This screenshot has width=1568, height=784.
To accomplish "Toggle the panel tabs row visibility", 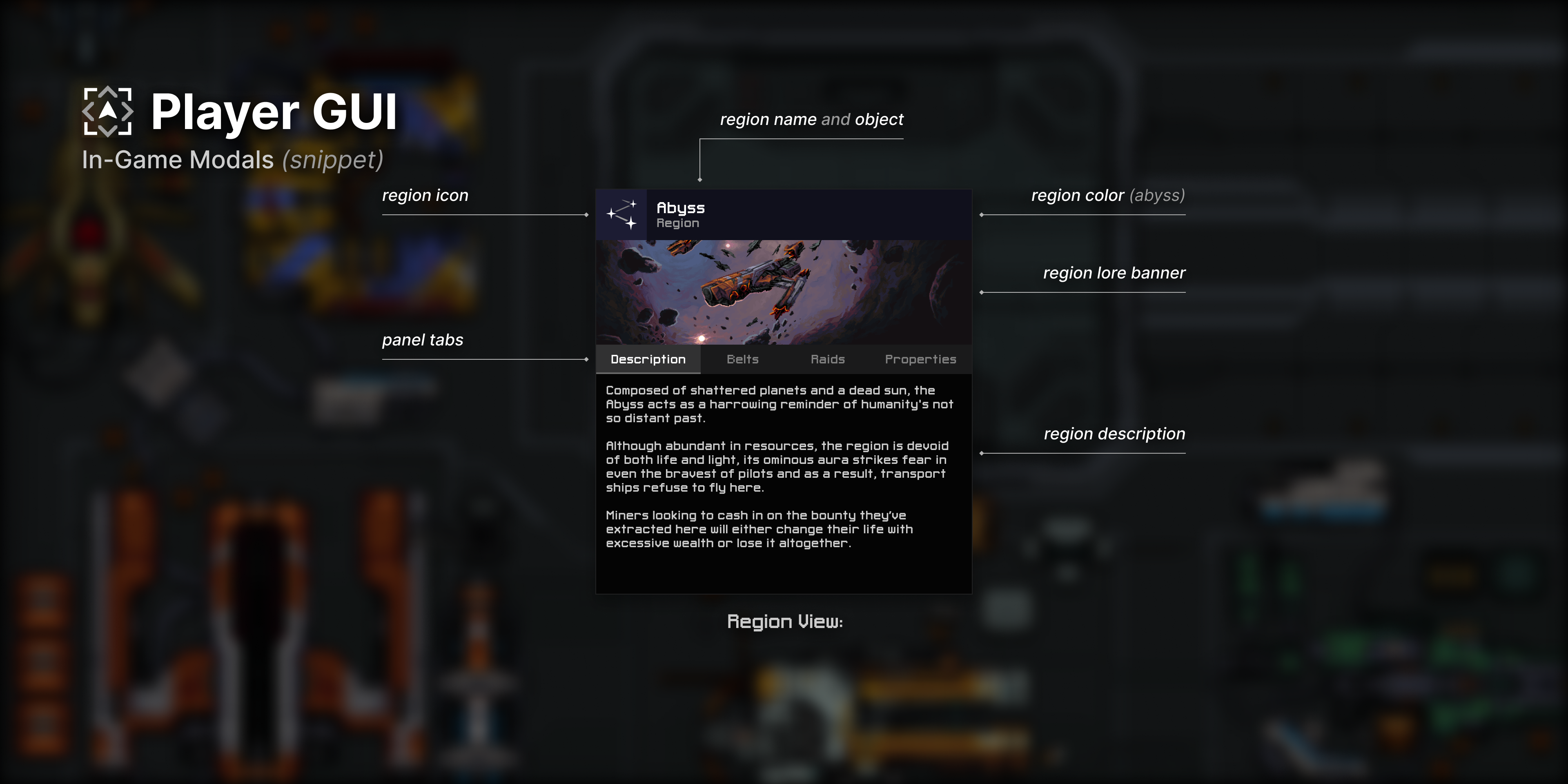I will point(784,359).
